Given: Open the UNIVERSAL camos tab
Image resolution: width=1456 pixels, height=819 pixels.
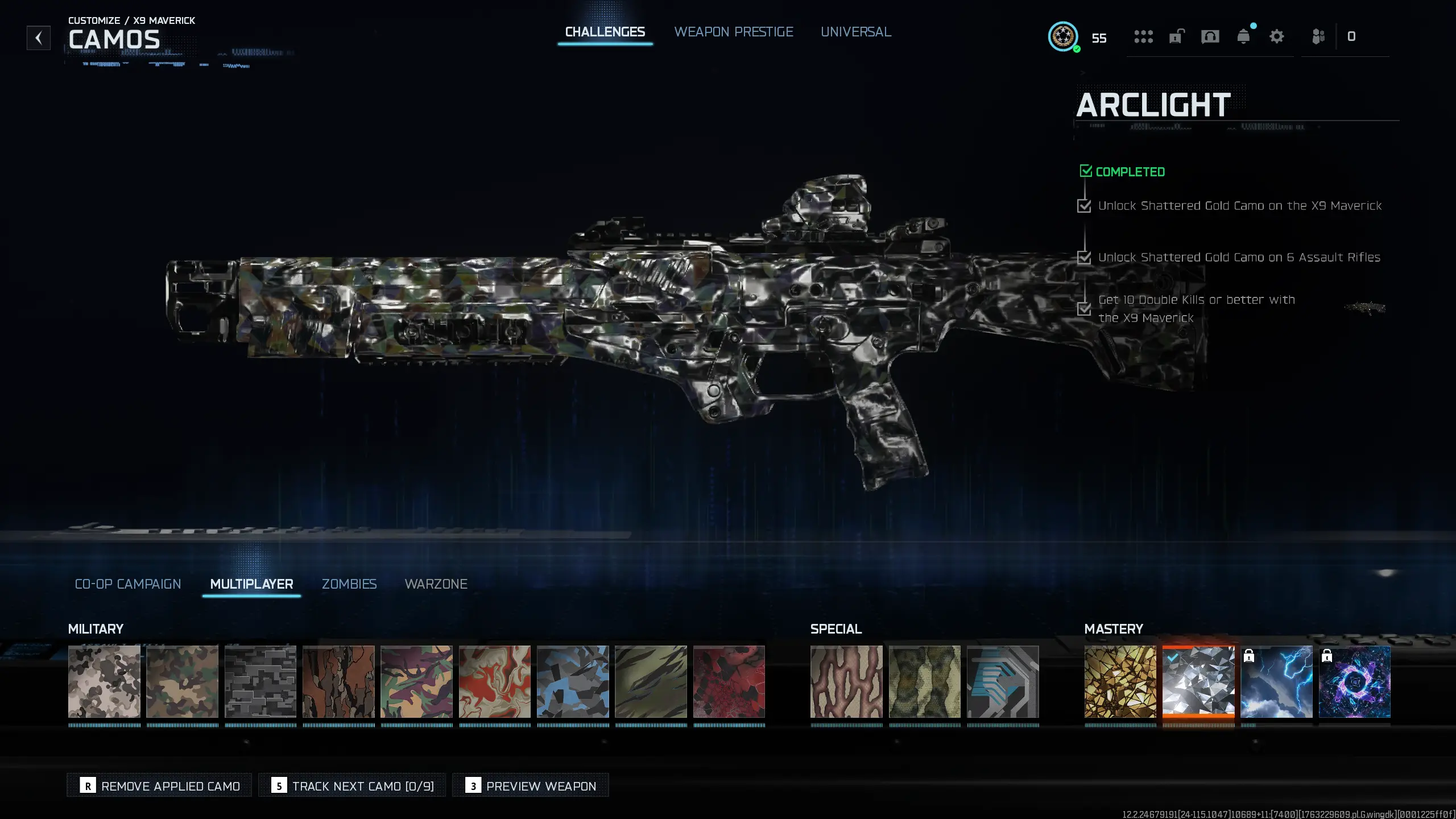Looking at the screenshot, I should point(855,32).
